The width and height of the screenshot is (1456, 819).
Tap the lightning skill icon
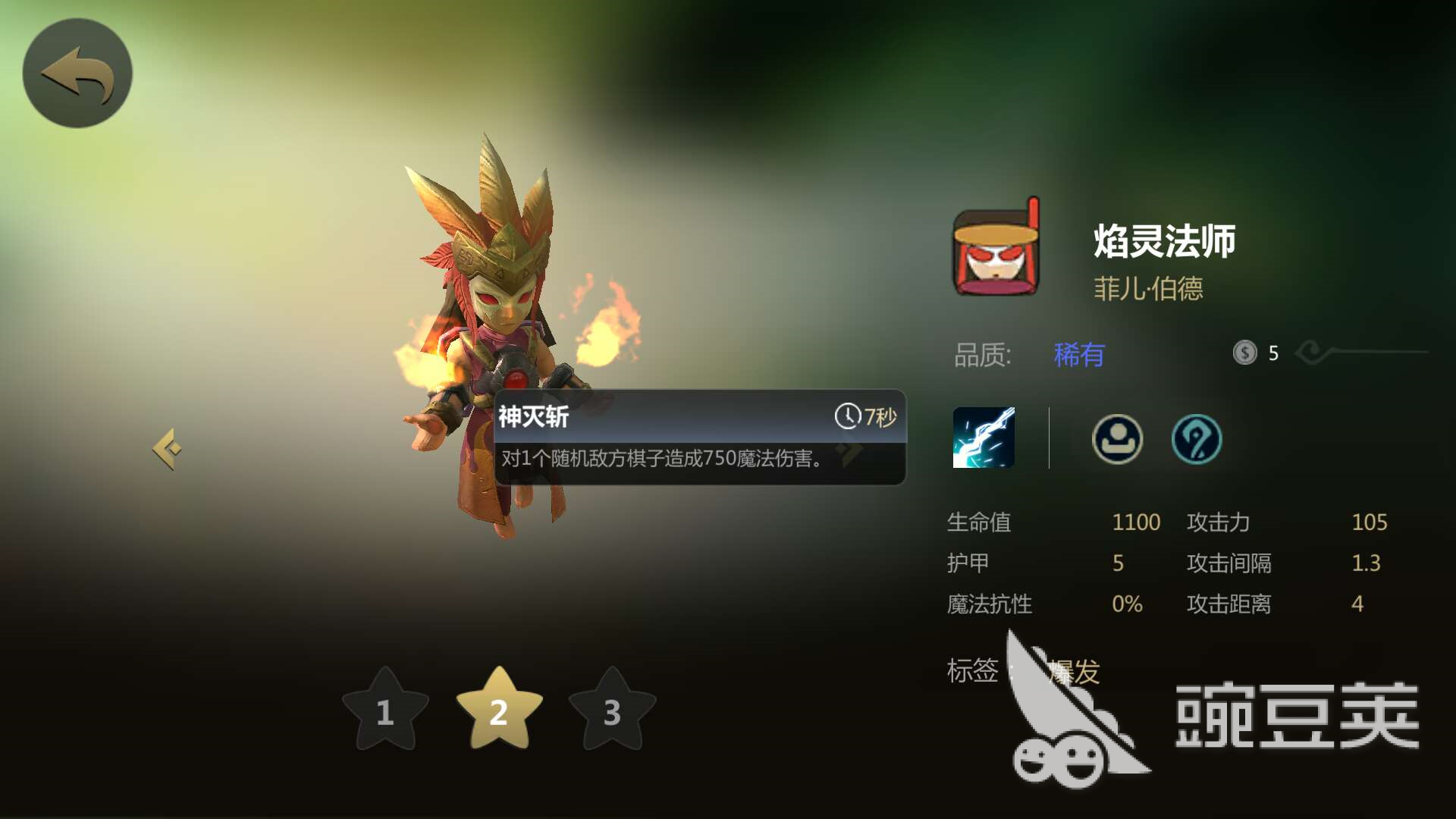[x=984, y=438]
